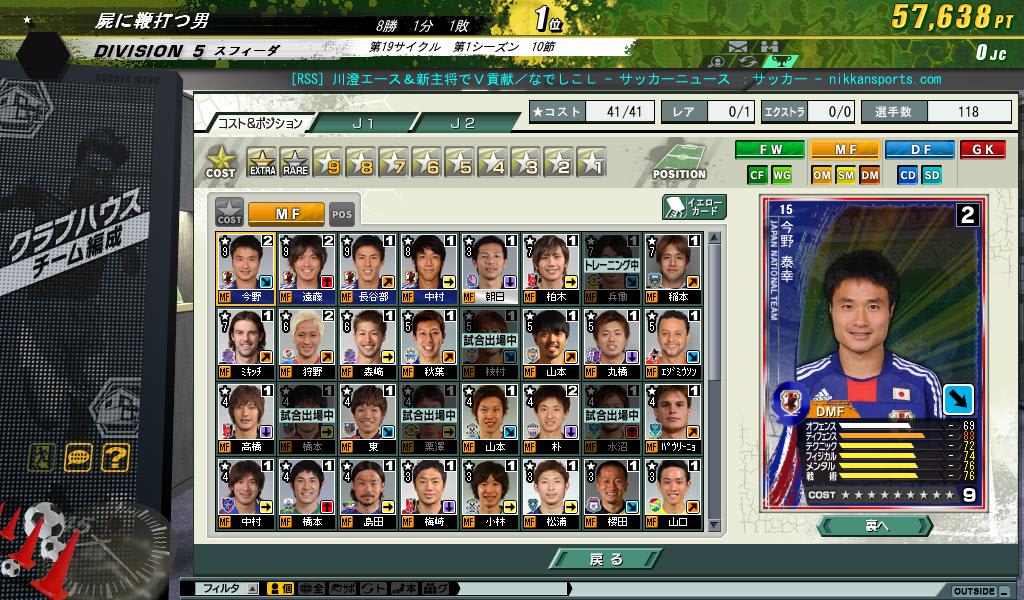This screenshot has height=600, width=1024.
Task: Open the yellow card (イエローカード) button
Action: (x=694, y=207)
